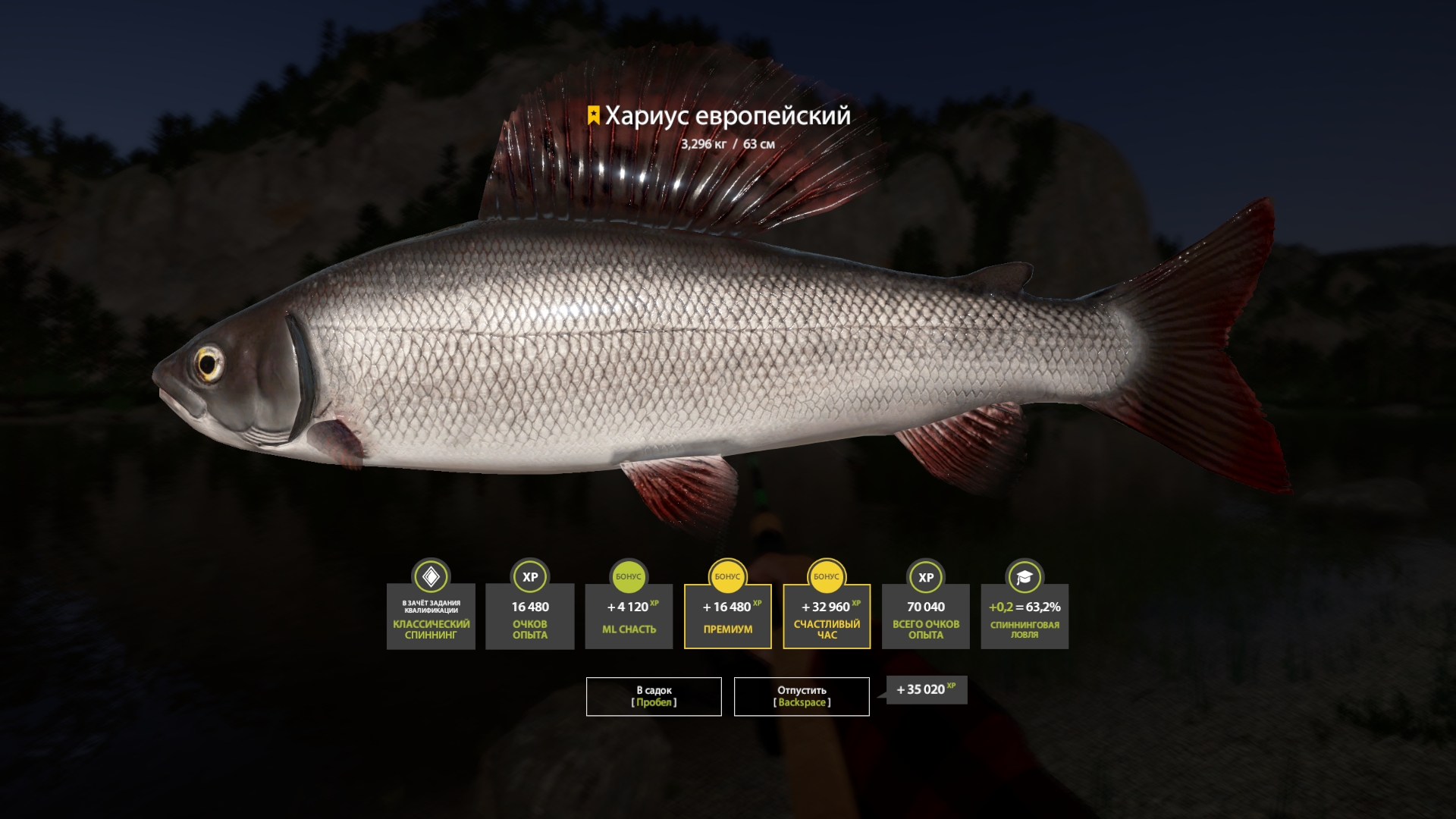Click the graduation cap skill icon

click(1025, 578)
